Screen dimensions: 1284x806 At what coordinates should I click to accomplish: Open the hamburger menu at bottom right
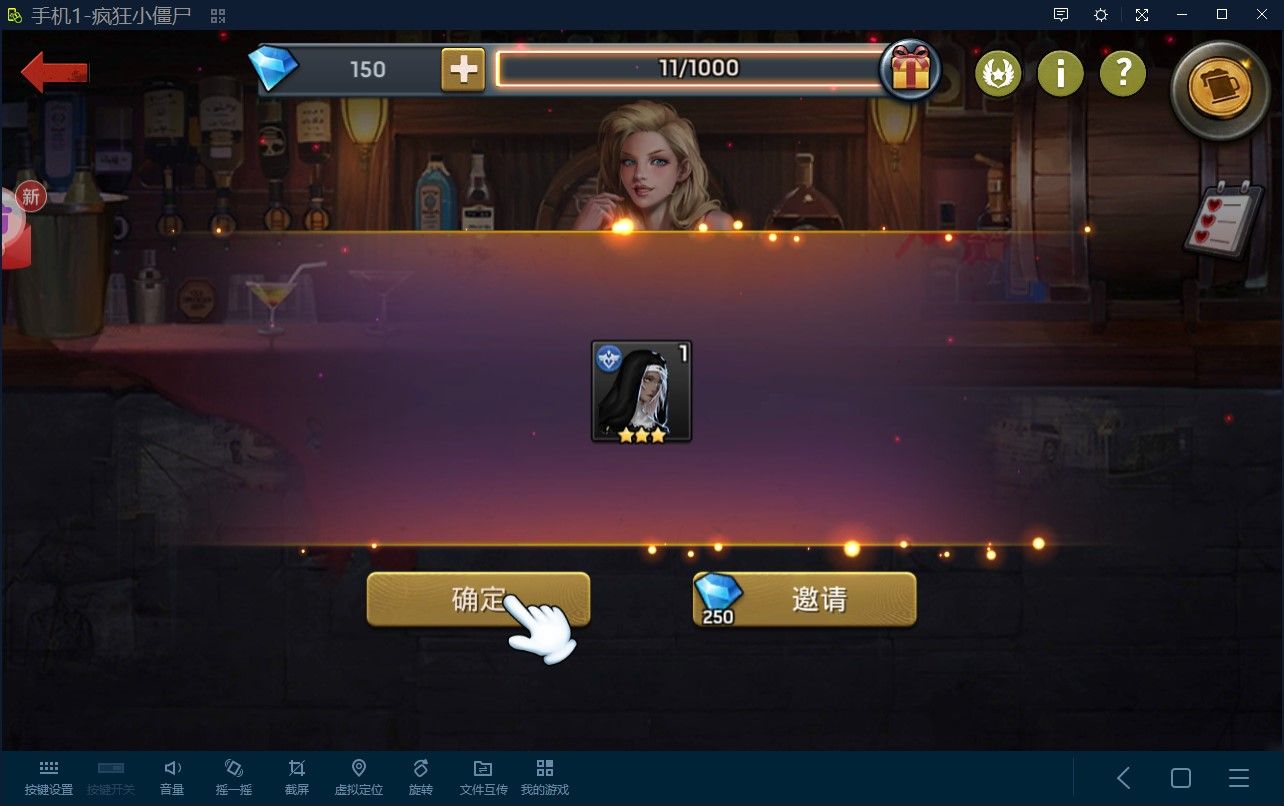point(1237,777)
